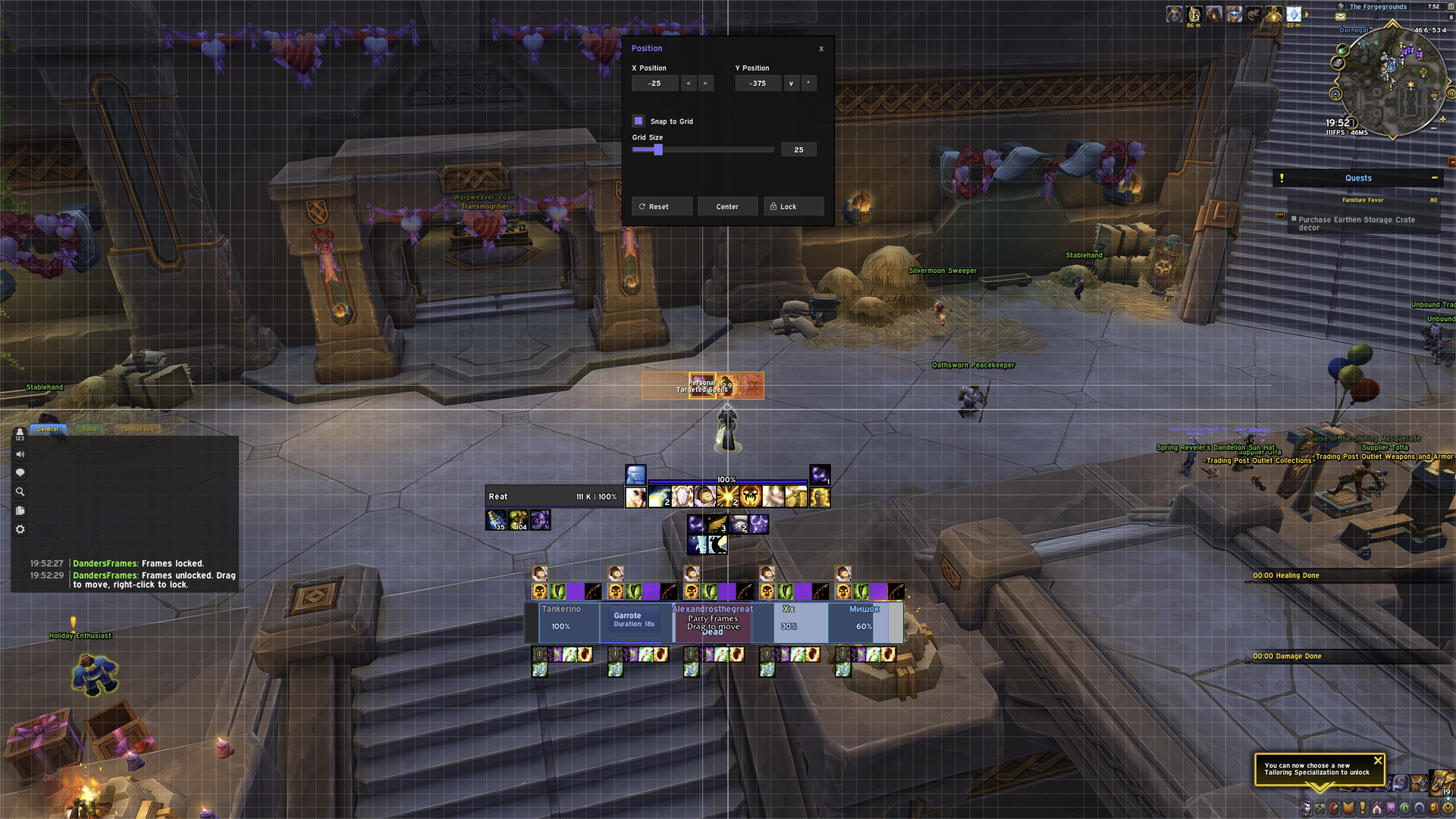1456x819 pixels.
Task: Dismiss the Tailoring Specialization alert
Action: click(x=1378, y=761)
